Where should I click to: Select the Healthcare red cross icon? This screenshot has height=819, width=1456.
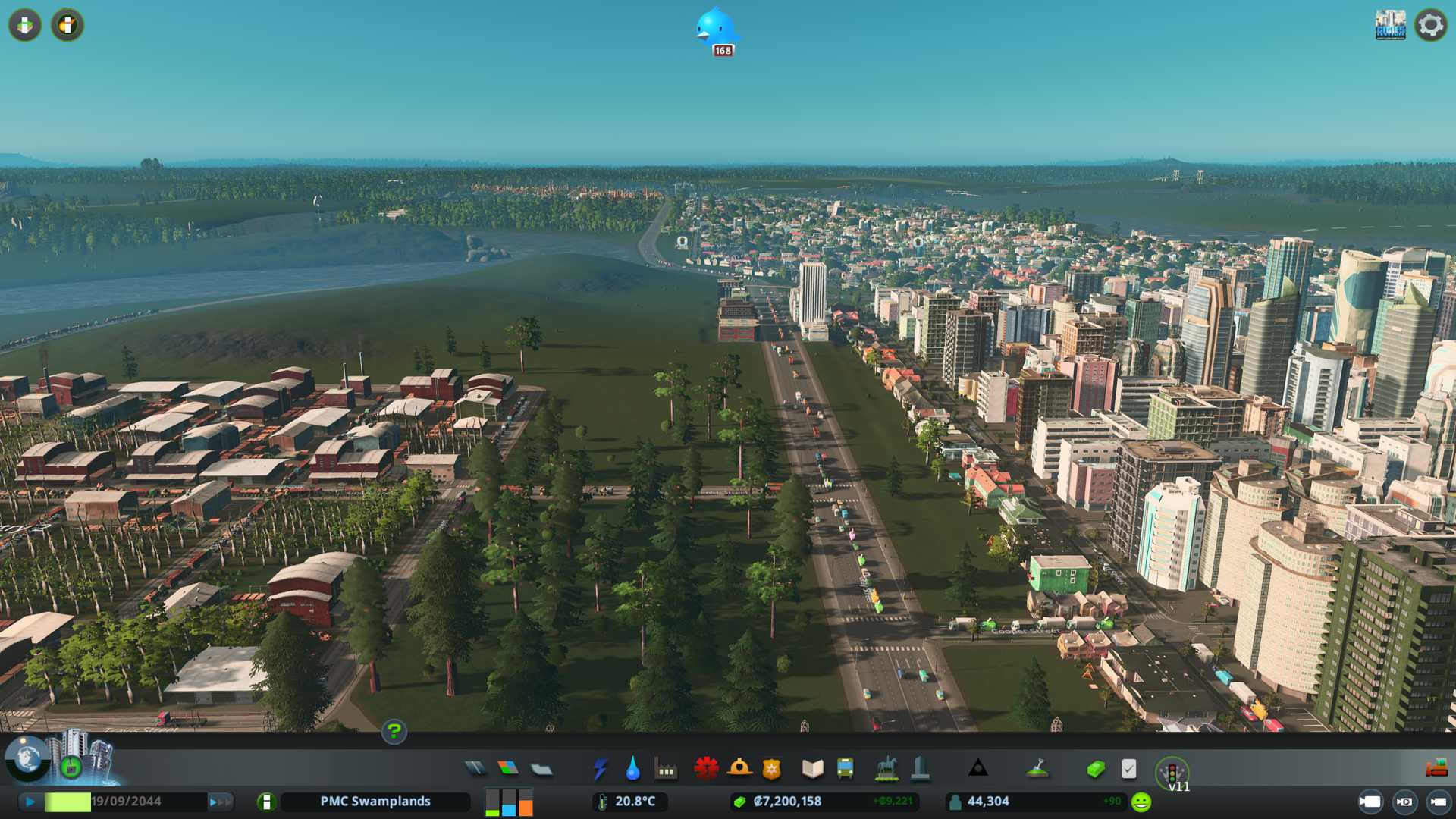point(706,769)
